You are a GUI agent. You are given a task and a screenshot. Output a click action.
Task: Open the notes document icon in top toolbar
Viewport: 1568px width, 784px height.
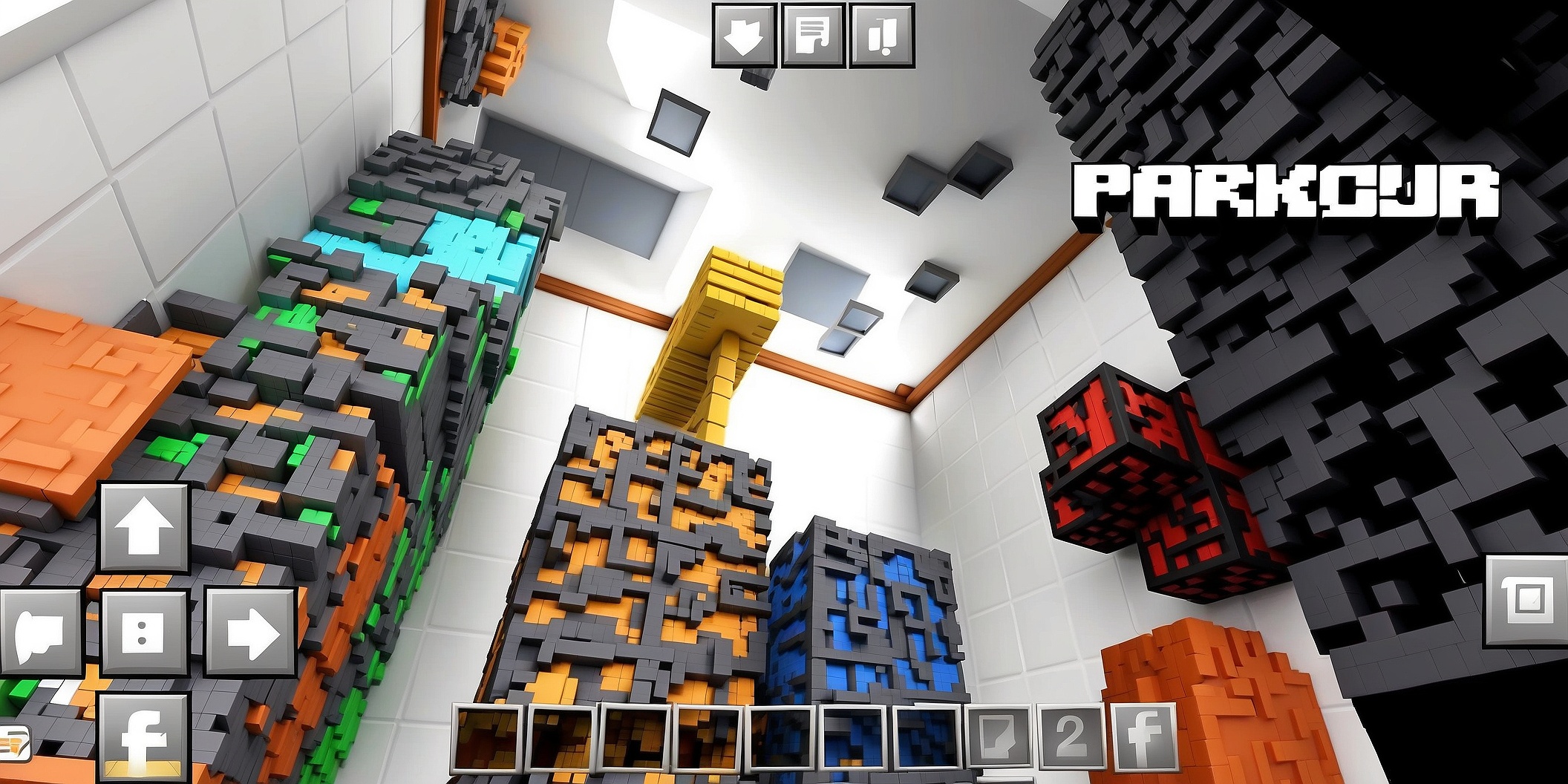(814, 35)
